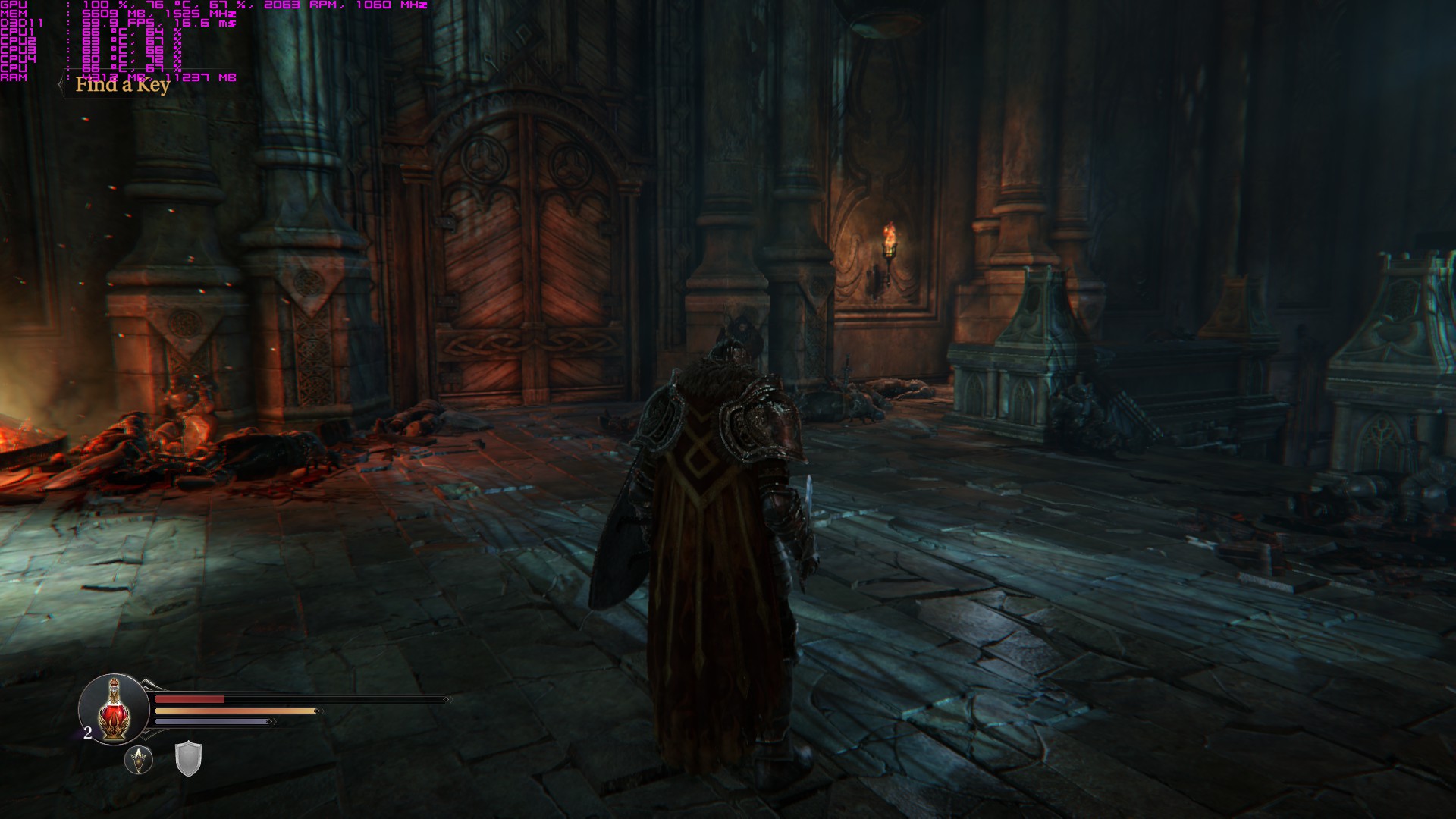1456x819 pixels.
Task: Select the silver shield icon
Action: (188, 758)
